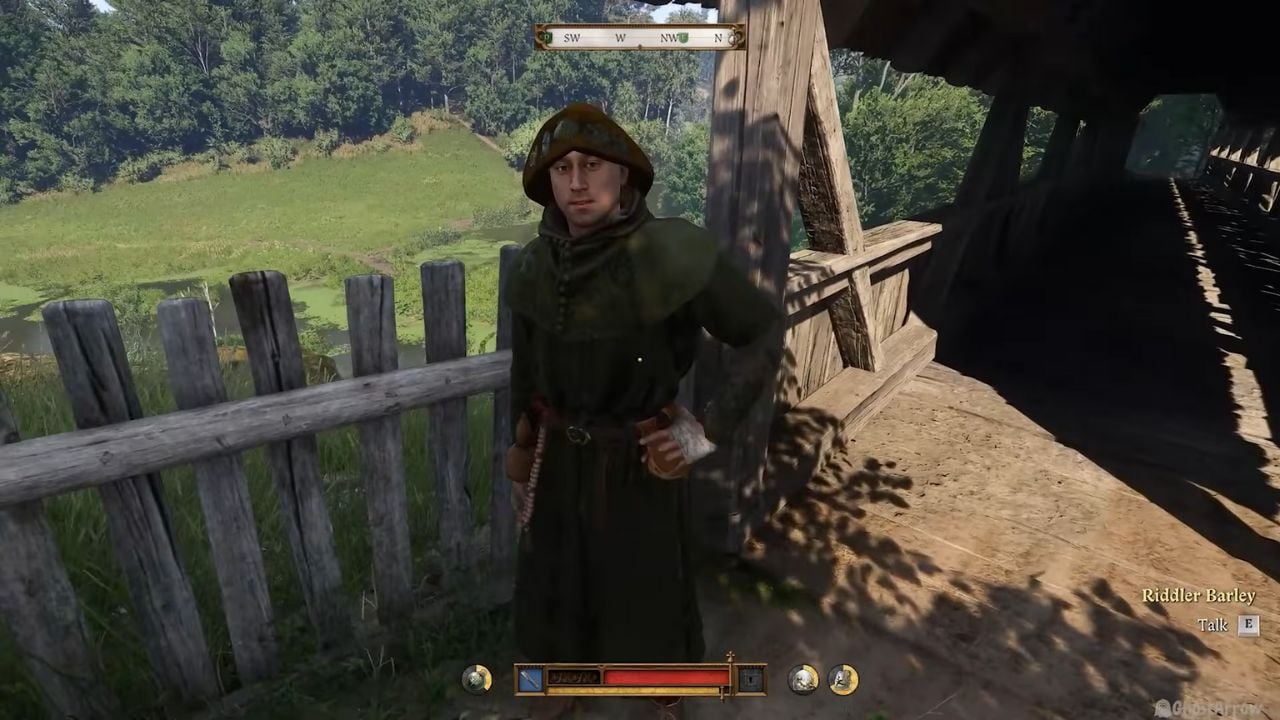This screenshot has width=1280, height=720.
Task: Open the status icons cluster bottom right
Action: tap(820, 677)
